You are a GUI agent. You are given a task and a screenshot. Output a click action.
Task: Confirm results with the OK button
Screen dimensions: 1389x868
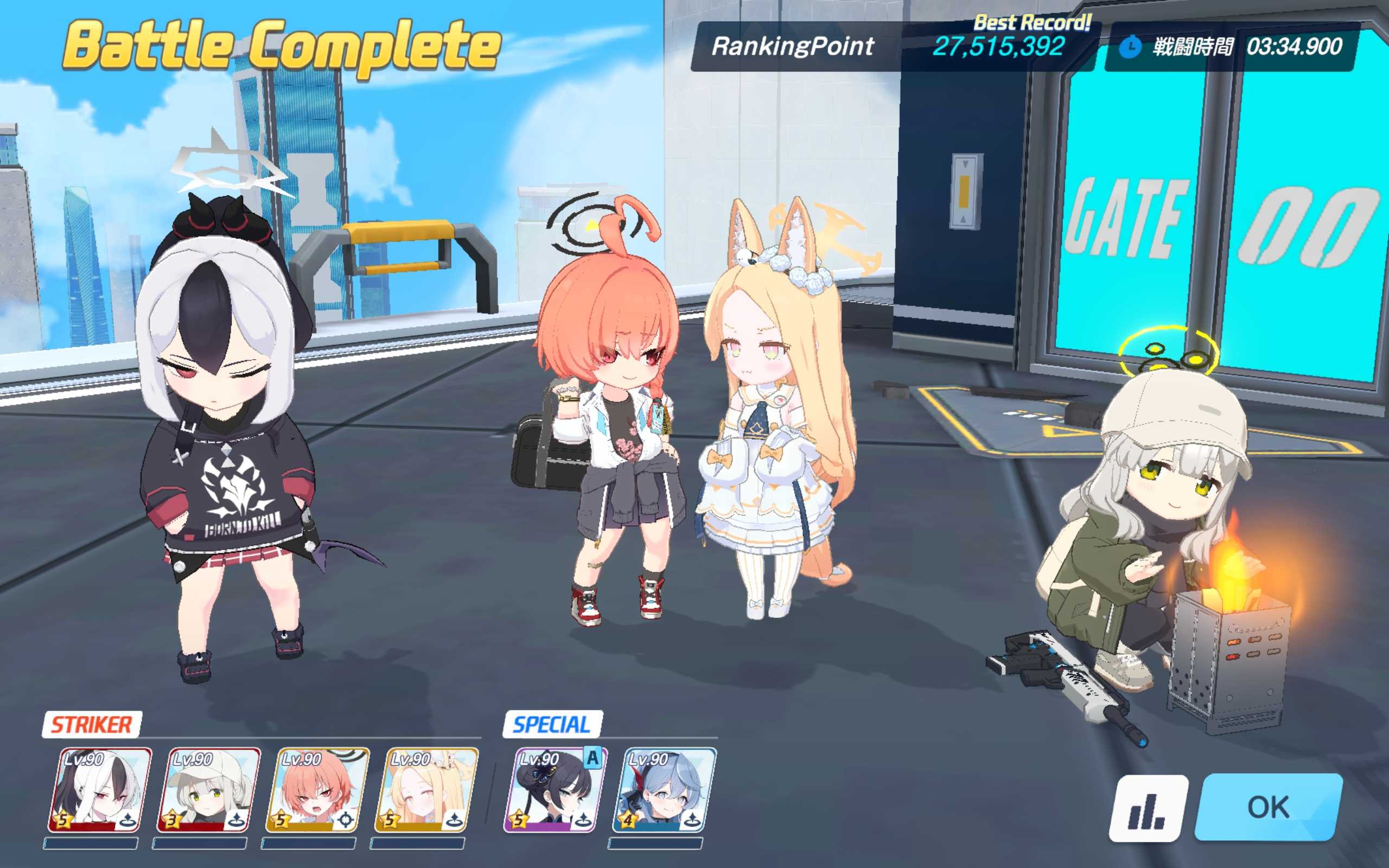pyautogui.click(x=1269, y=807)
